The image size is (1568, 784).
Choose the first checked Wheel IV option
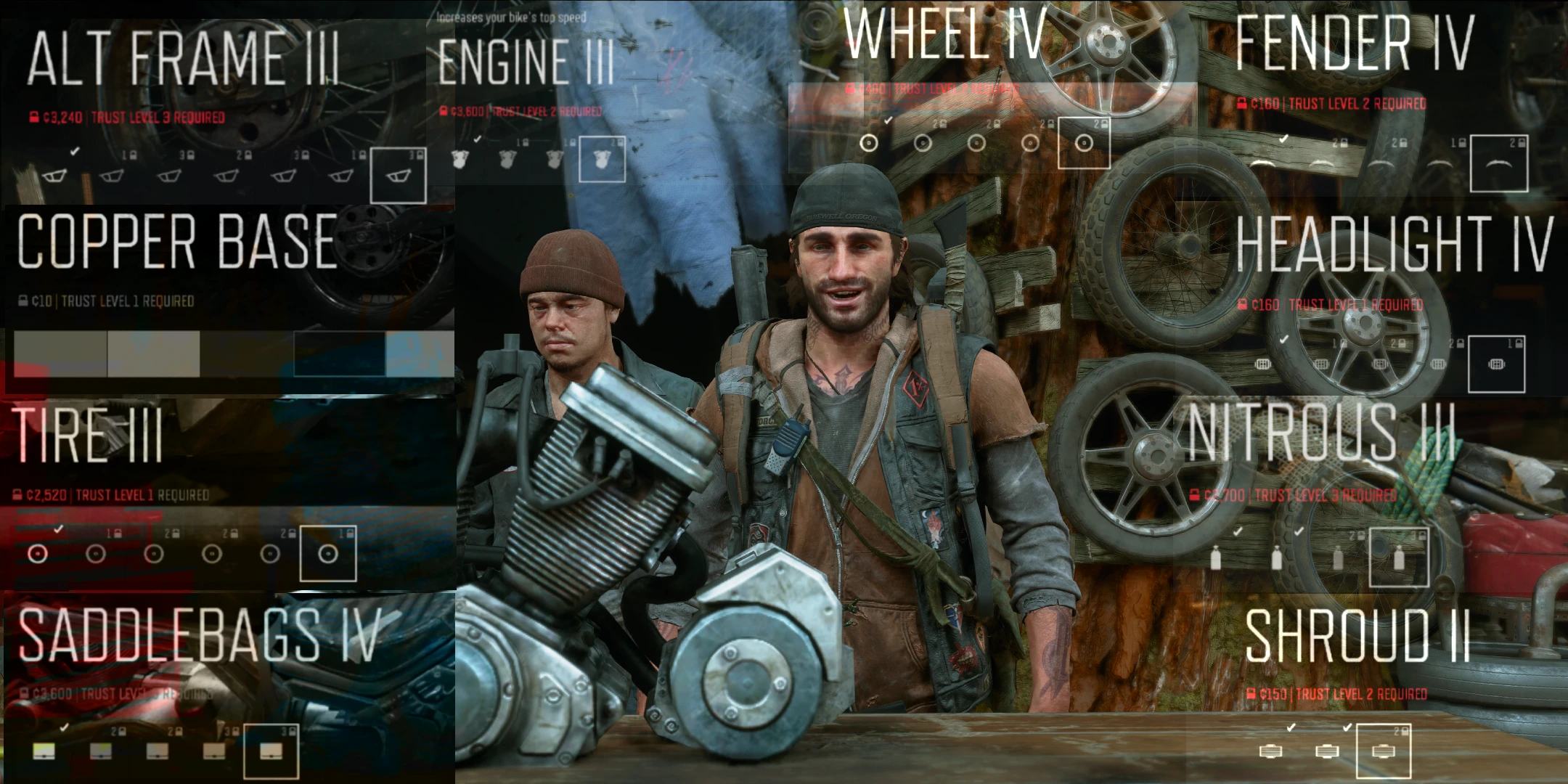pyautogui.click(x=869, y=143)
